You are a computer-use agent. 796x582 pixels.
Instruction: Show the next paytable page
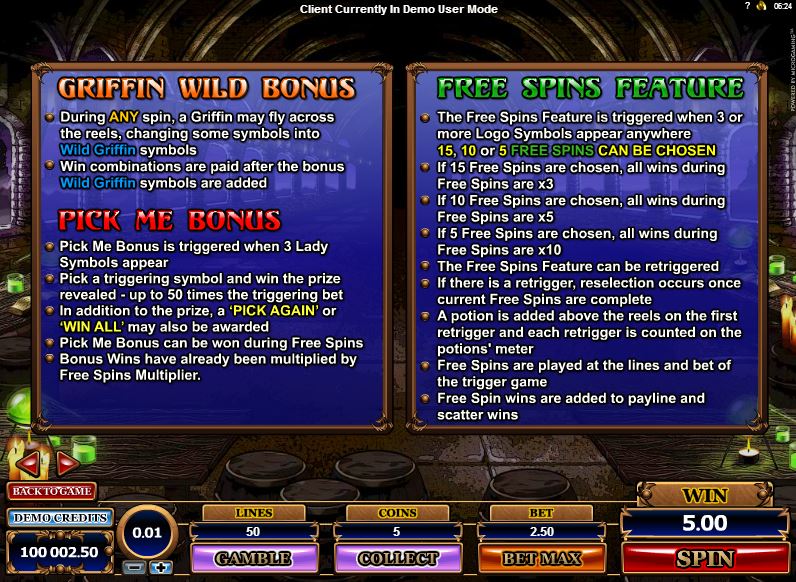(68, 463)
